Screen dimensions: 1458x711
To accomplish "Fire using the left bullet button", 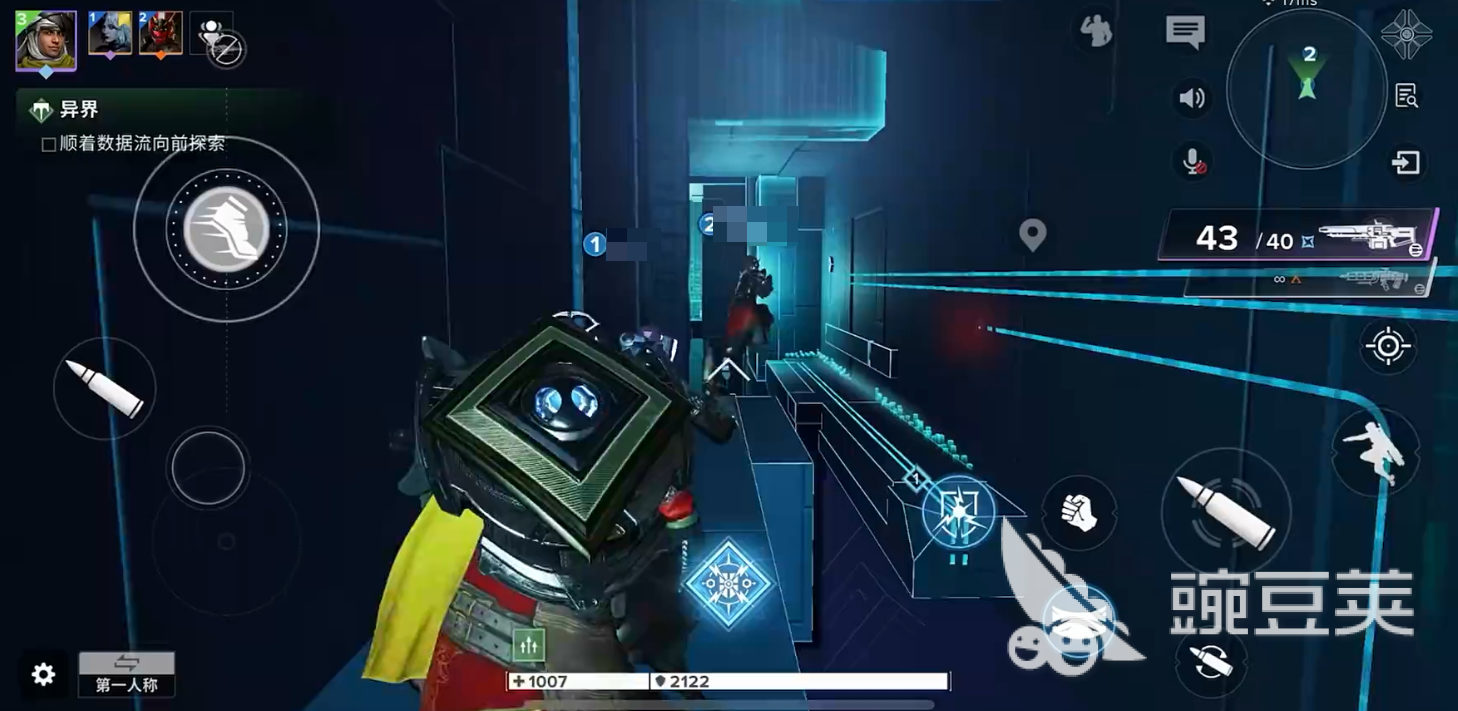I will [105, 389].
